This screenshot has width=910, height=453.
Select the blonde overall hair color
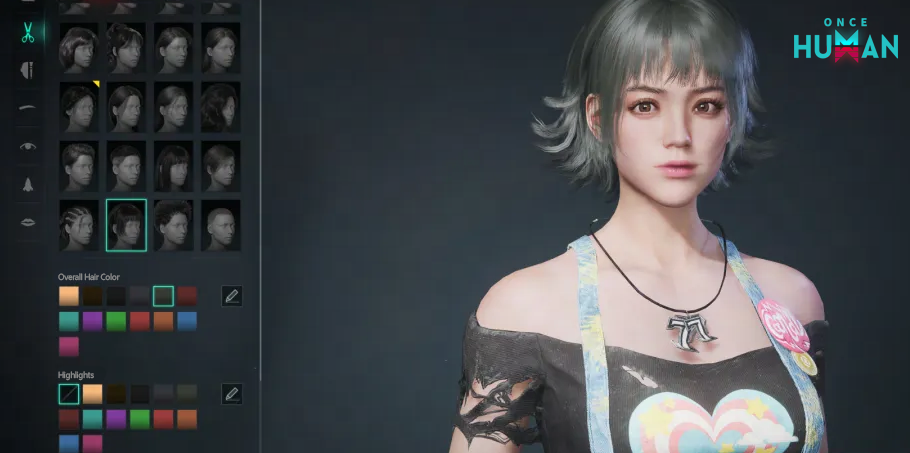[x=69, y=296]
